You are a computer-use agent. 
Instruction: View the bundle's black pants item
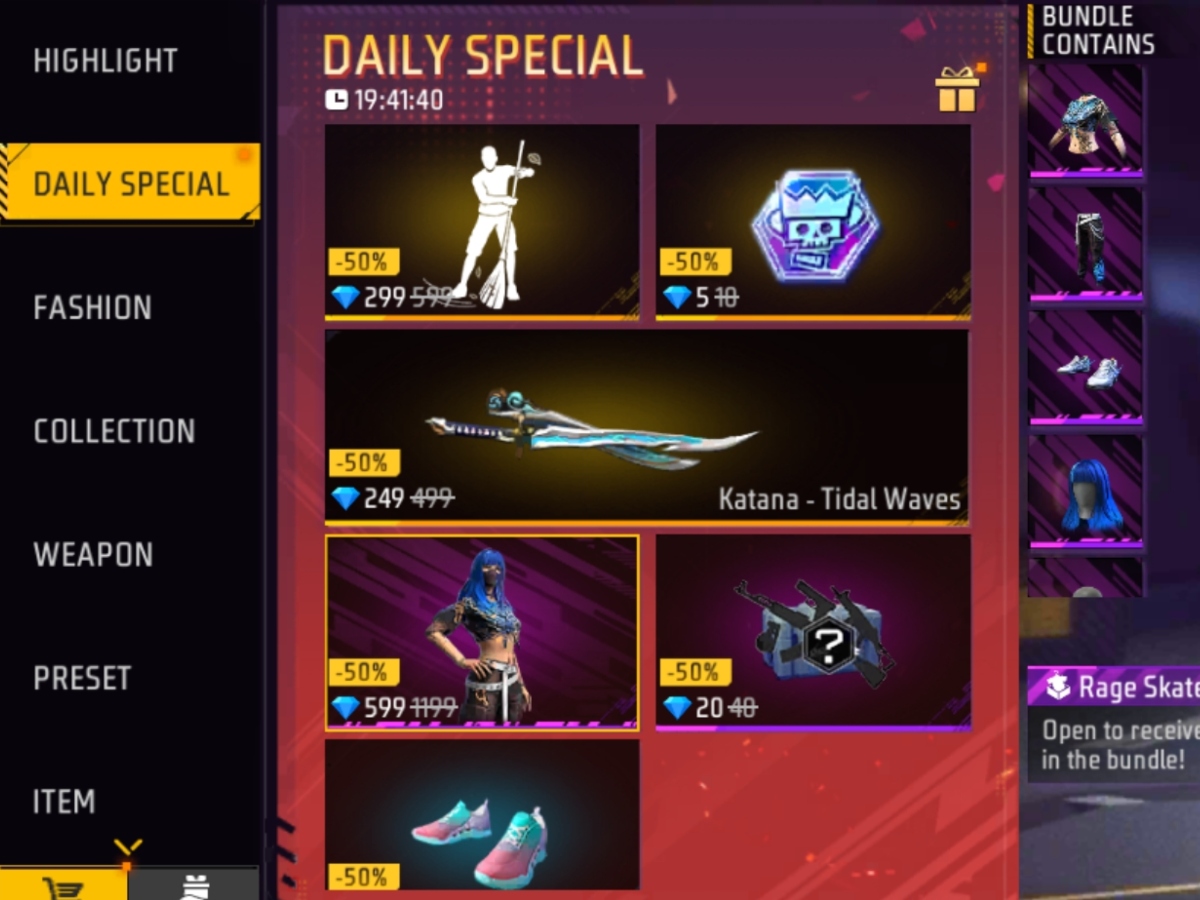click(x=1086, y=245)
